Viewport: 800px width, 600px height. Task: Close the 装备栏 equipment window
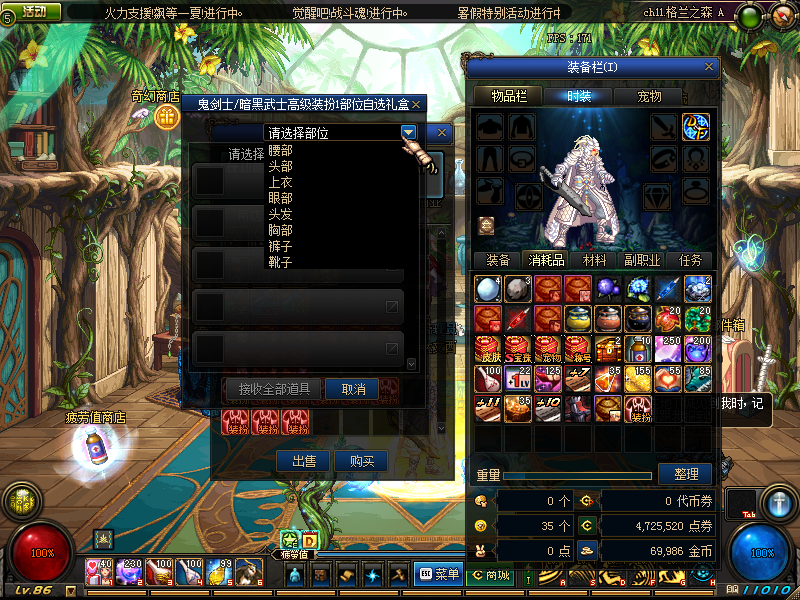pos(710,67)
